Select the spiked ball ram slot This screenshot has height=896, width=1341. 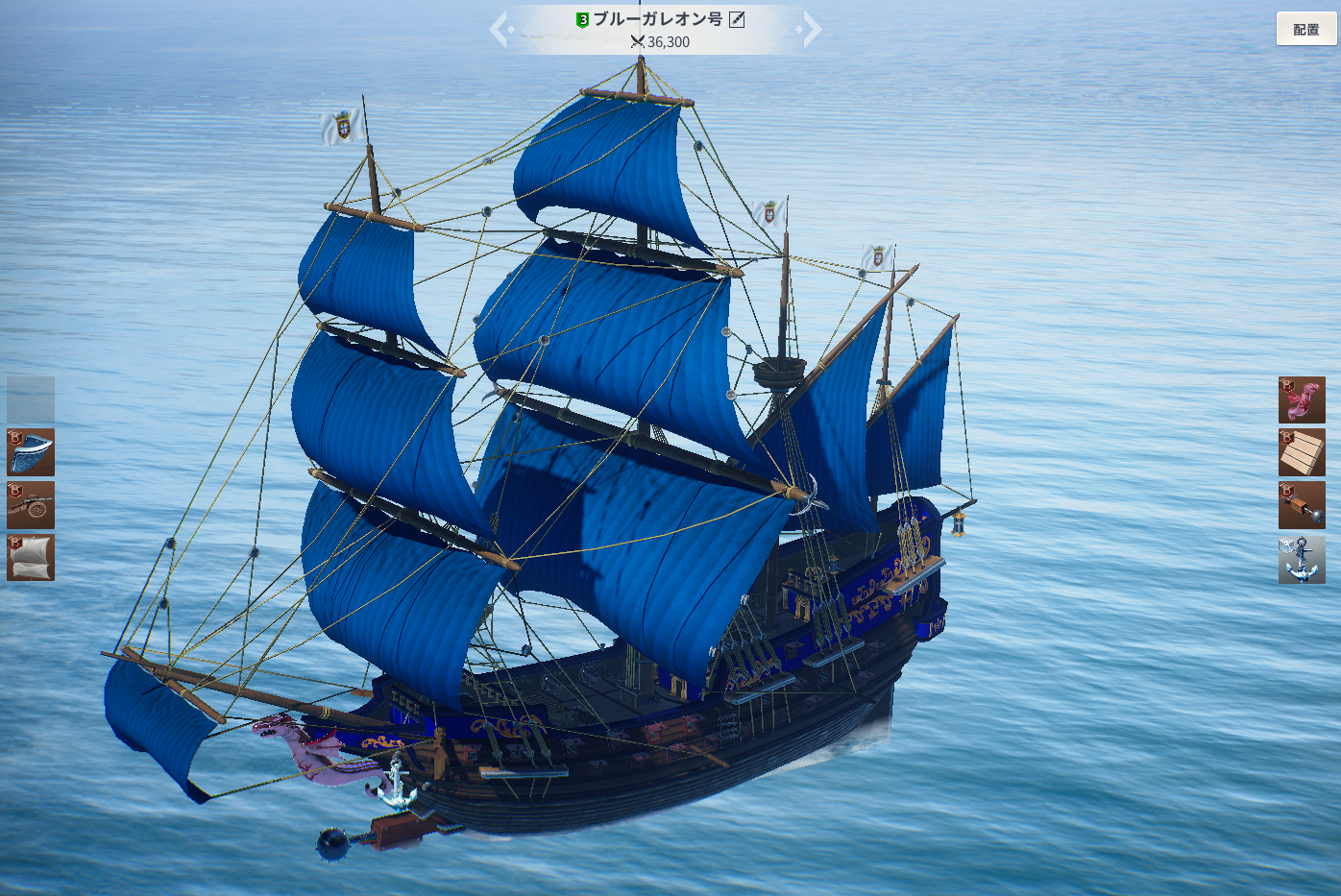pos(1302,505)
